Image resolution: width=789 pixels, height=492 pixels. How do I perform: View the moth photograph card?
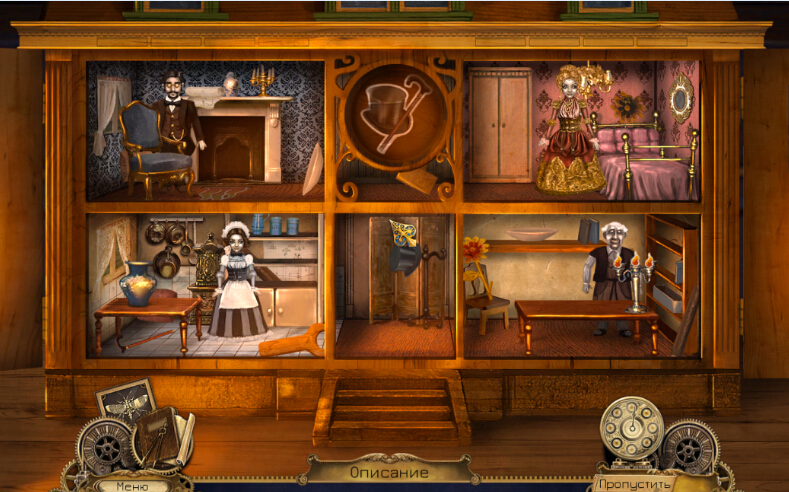point(128,402)
